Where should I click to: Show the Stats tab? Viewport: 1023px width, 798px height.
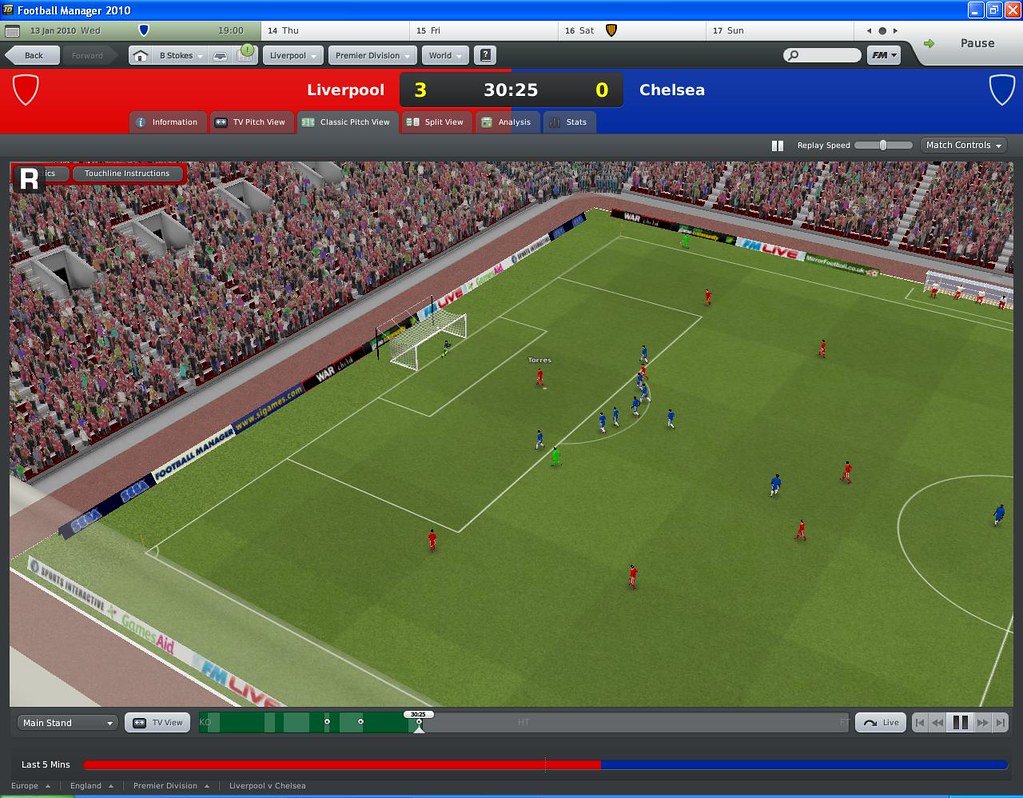(x=568, y=122)
